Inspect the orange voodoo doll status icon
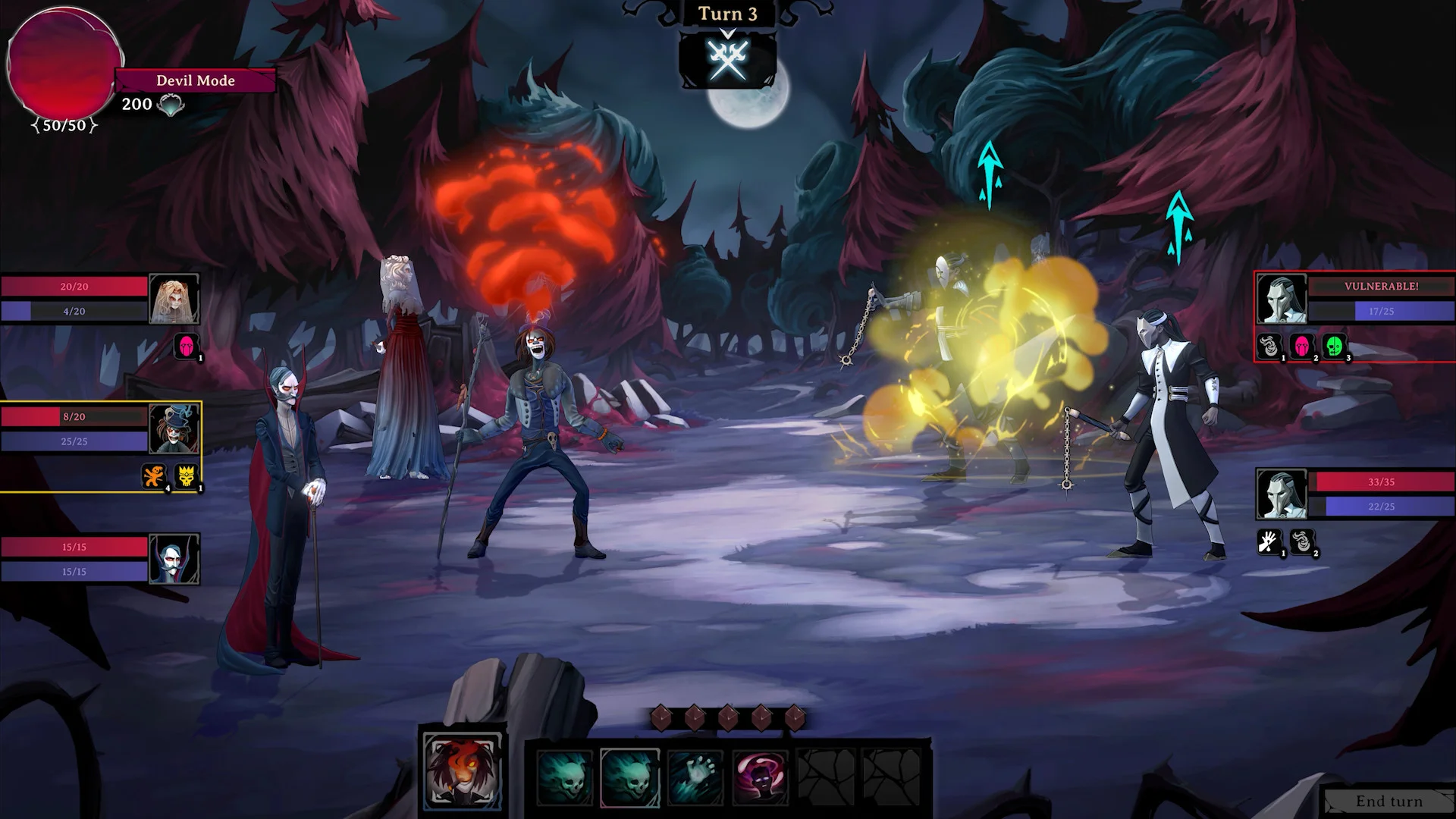1456x819 pixels. coord(154,476)
